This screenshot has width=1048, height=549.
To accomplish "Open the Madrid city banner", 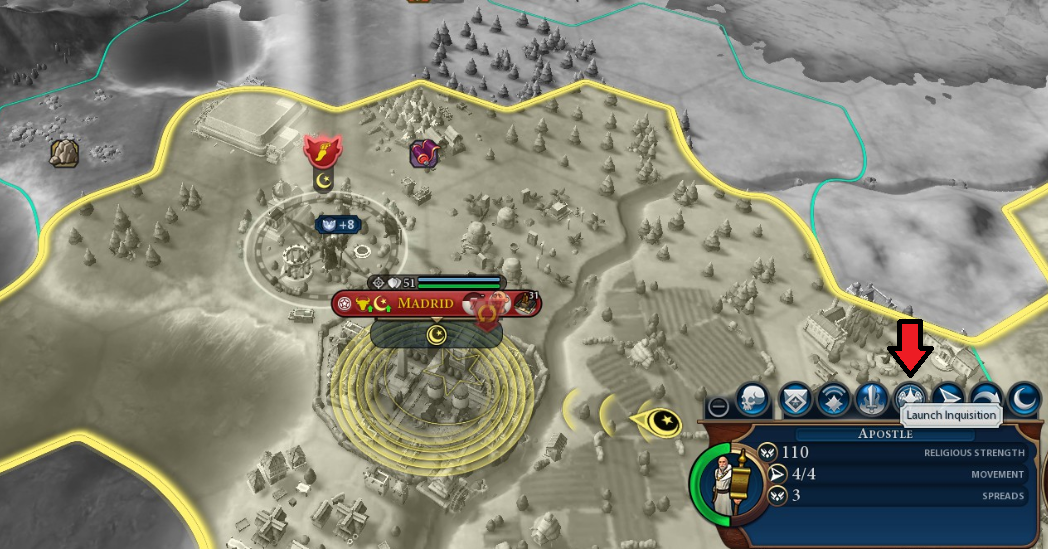I will (428, 304).
